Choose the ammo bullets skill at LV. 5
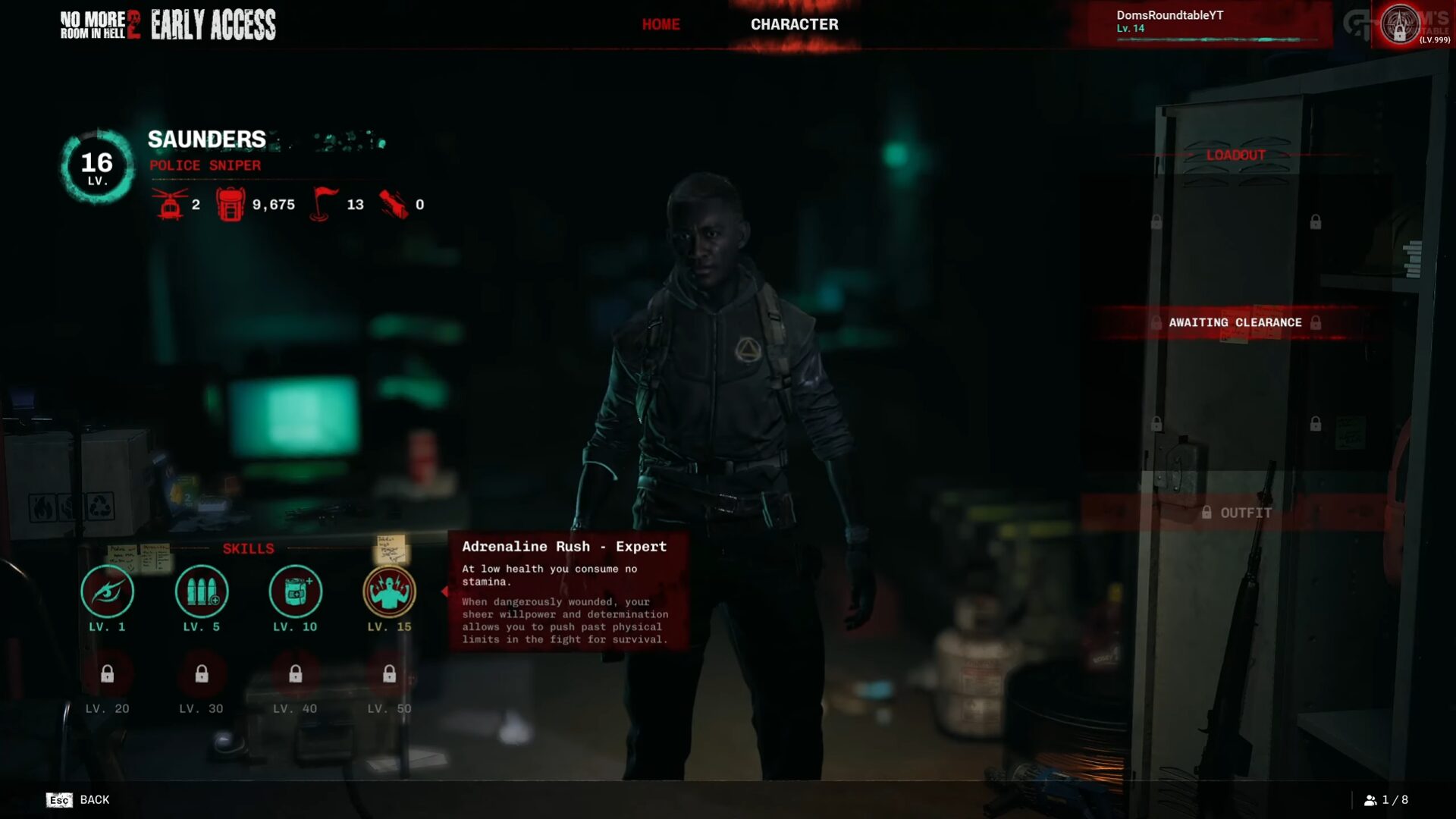This screenshot has height=819, width=1456. coord(201,591)
